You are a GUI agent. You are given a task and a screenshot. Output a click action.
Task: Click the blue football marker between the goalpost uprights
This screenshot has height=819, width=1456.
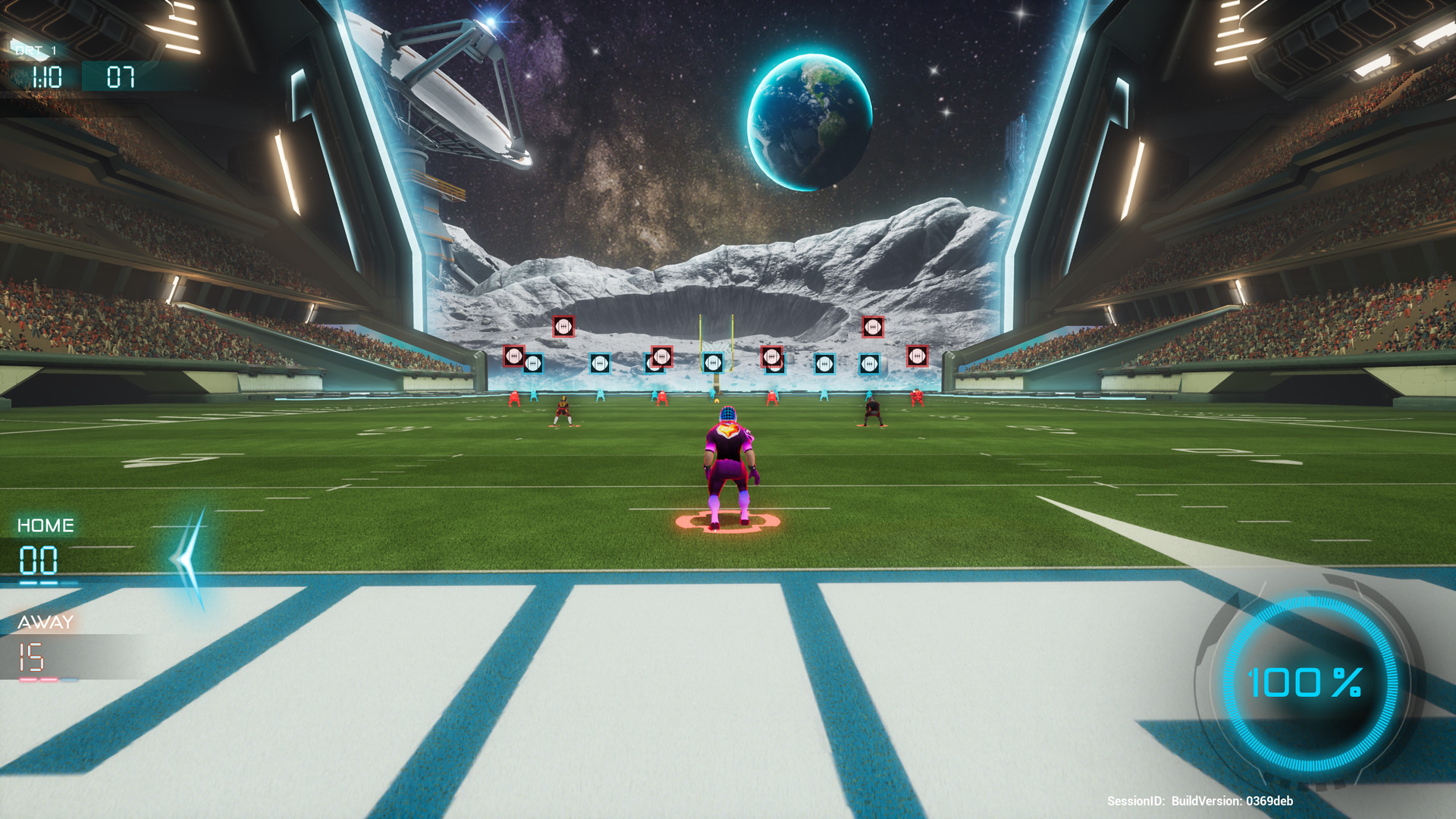pyautogui.click(x=713, y=362)
